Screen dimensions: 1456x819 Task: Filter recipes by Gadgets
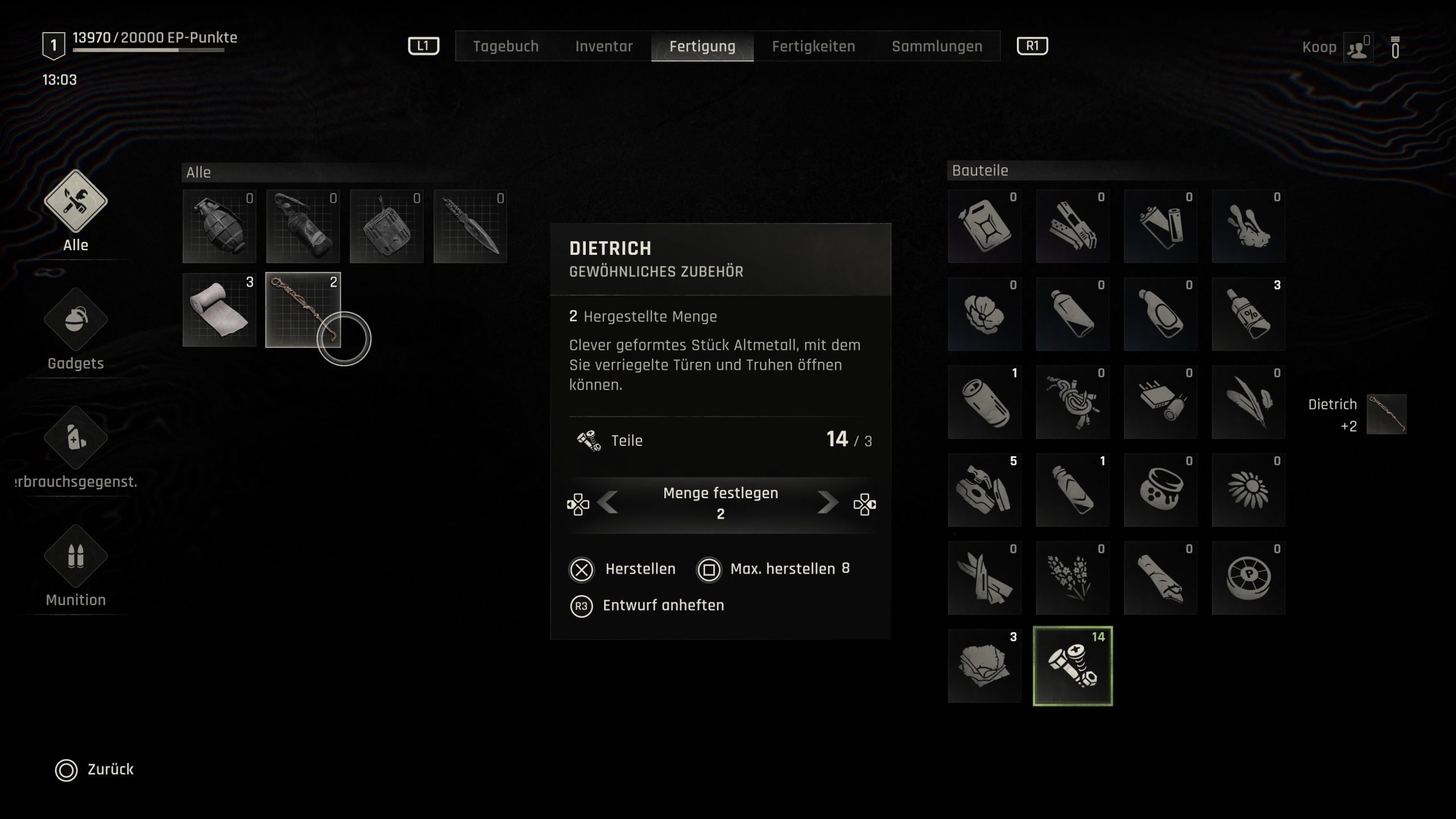coord(76,320)
